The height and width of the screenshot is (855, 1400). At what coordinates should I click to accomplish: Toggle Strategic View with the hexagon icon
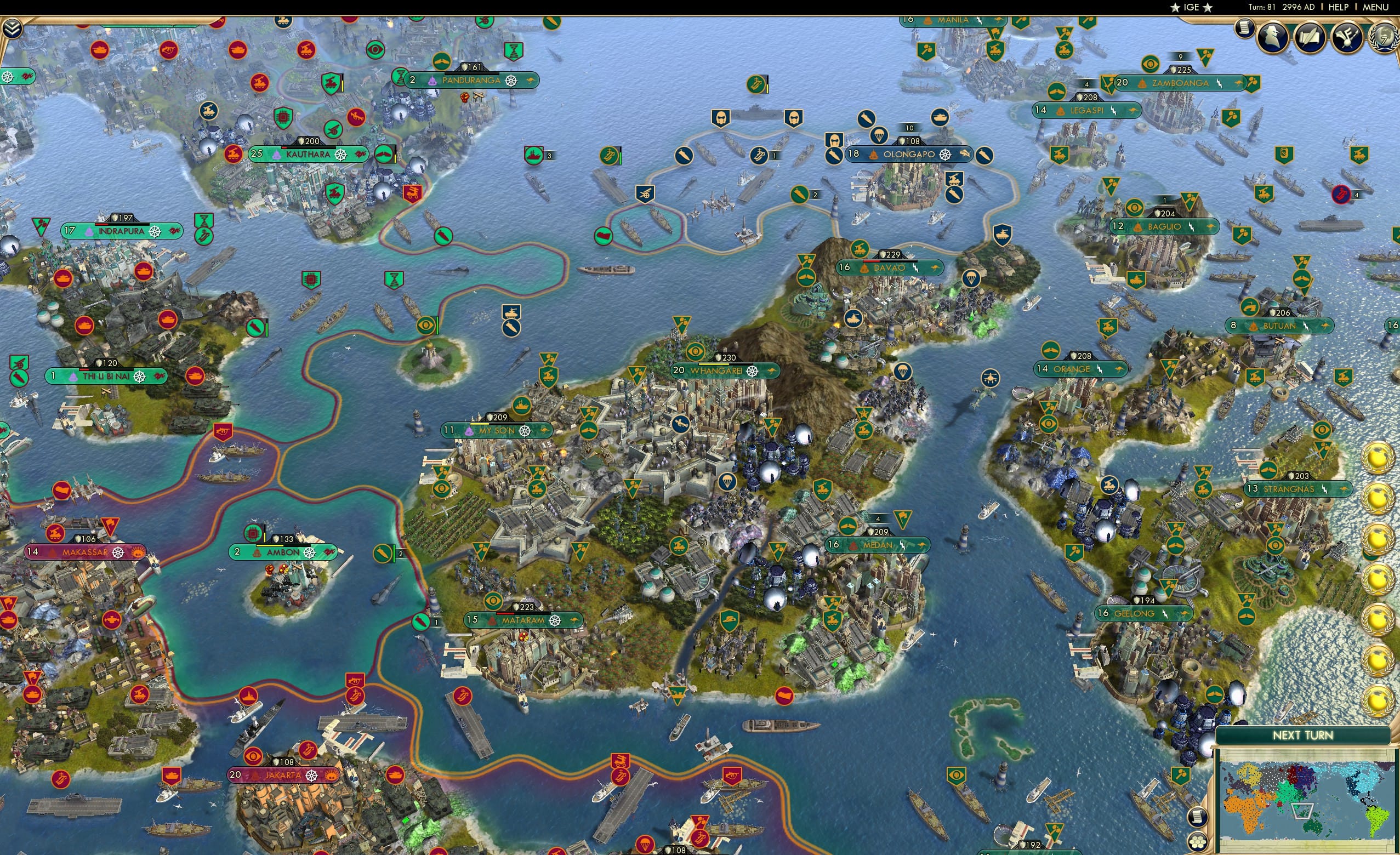click(x=1197, y=842)
